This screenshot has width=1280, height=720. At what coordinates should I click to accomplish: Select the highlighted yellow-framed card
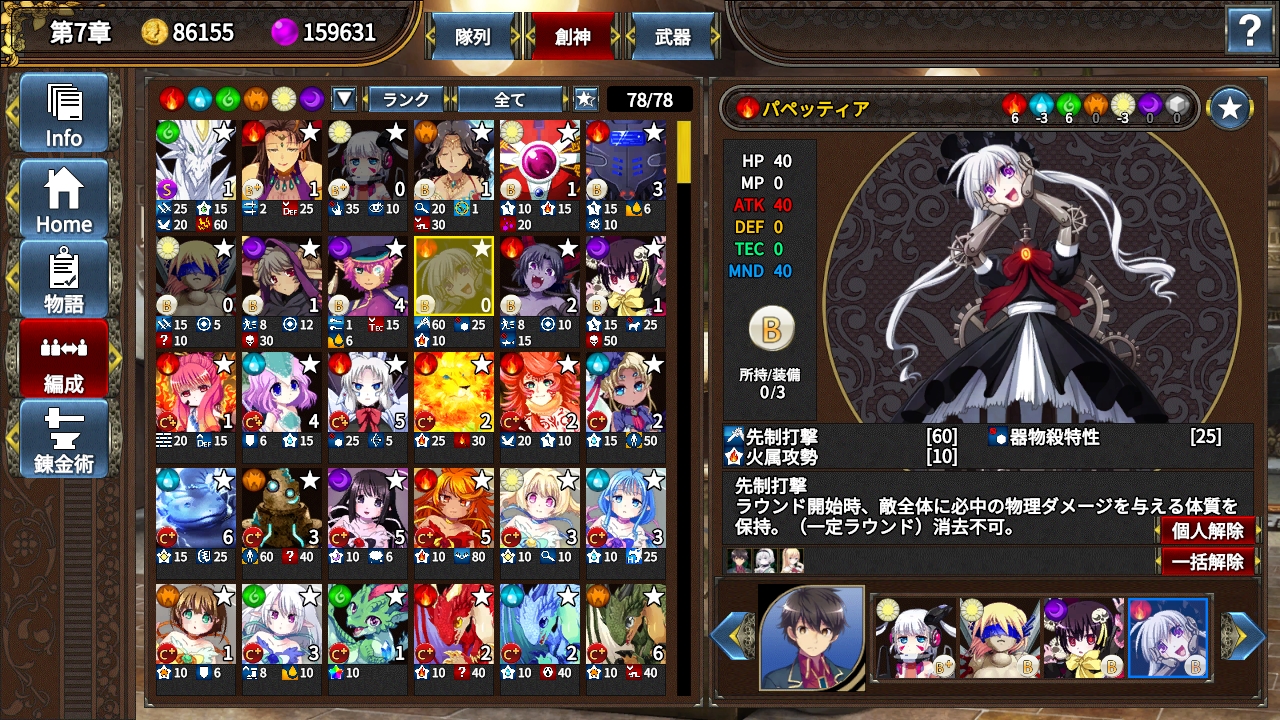(x=454, y=277)
